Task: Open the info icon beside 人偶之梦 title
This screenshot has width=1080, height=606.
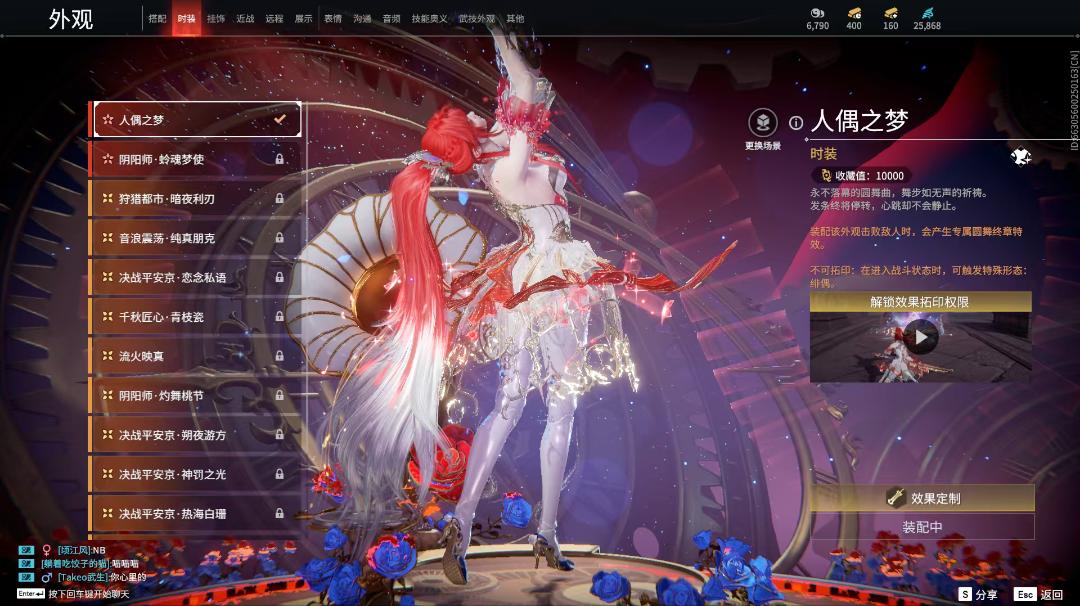Action: (x=796, y=123)
